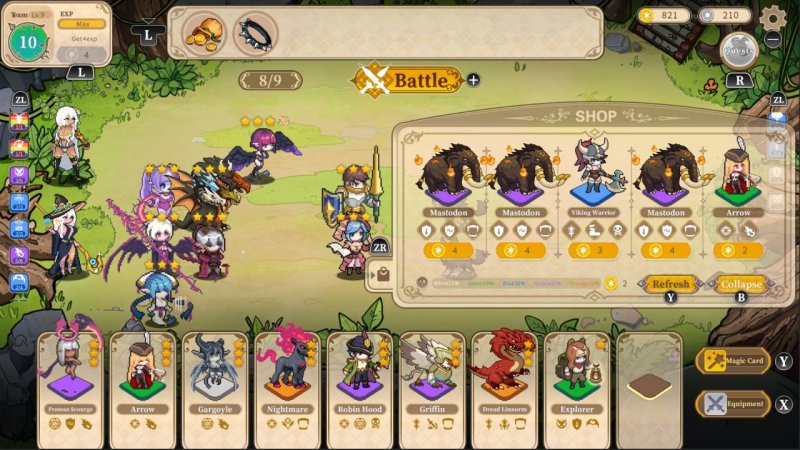This screenshot has width=800, height=450.
Task: Open the Magic Card menu
Action: (733, 361)
